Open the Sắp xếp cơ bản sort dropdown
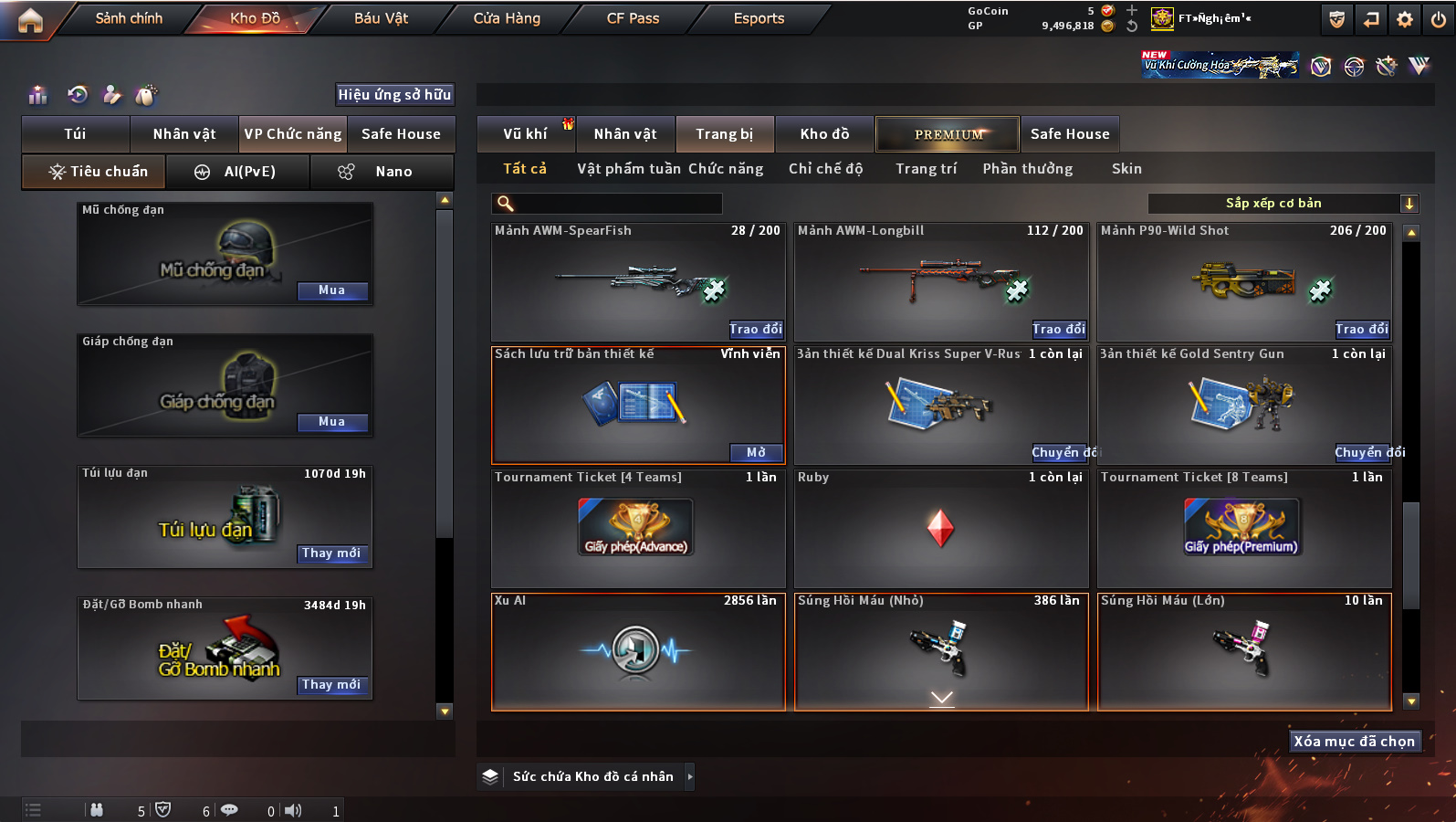The height and width of the screenshot is (822, 1456). (x=1283, y=204)
